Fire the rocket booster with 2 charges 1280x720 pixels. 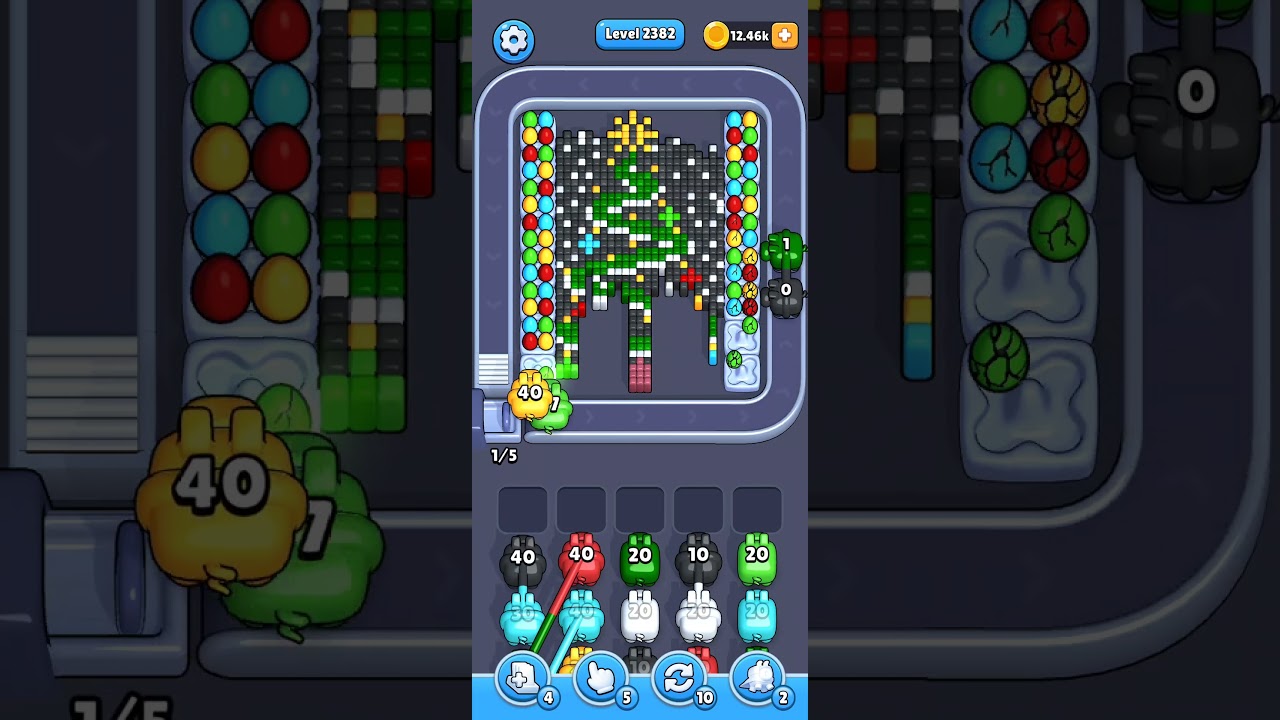coord(757,678)
